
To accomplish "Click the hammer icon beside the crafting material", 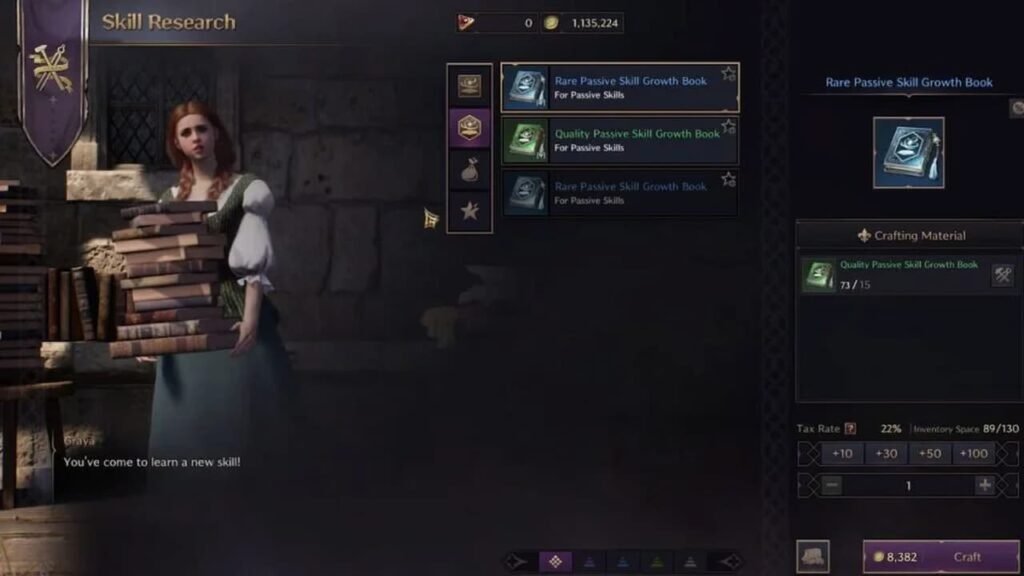I will coord(1002,275).
